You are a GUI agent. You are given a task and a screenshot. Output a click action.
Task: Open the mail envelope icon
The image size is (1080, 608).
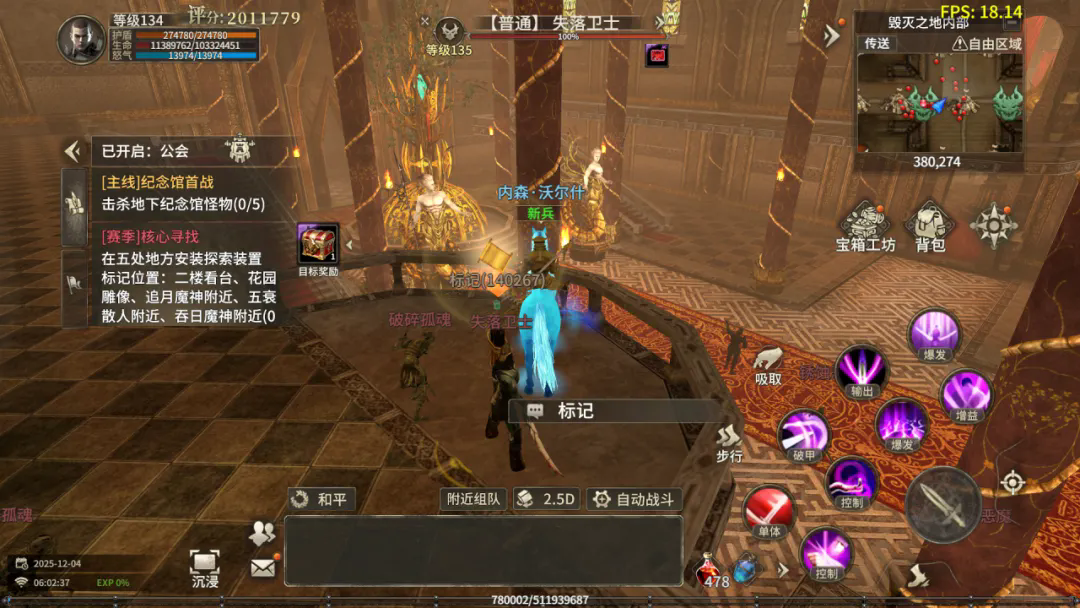(262, 568)
